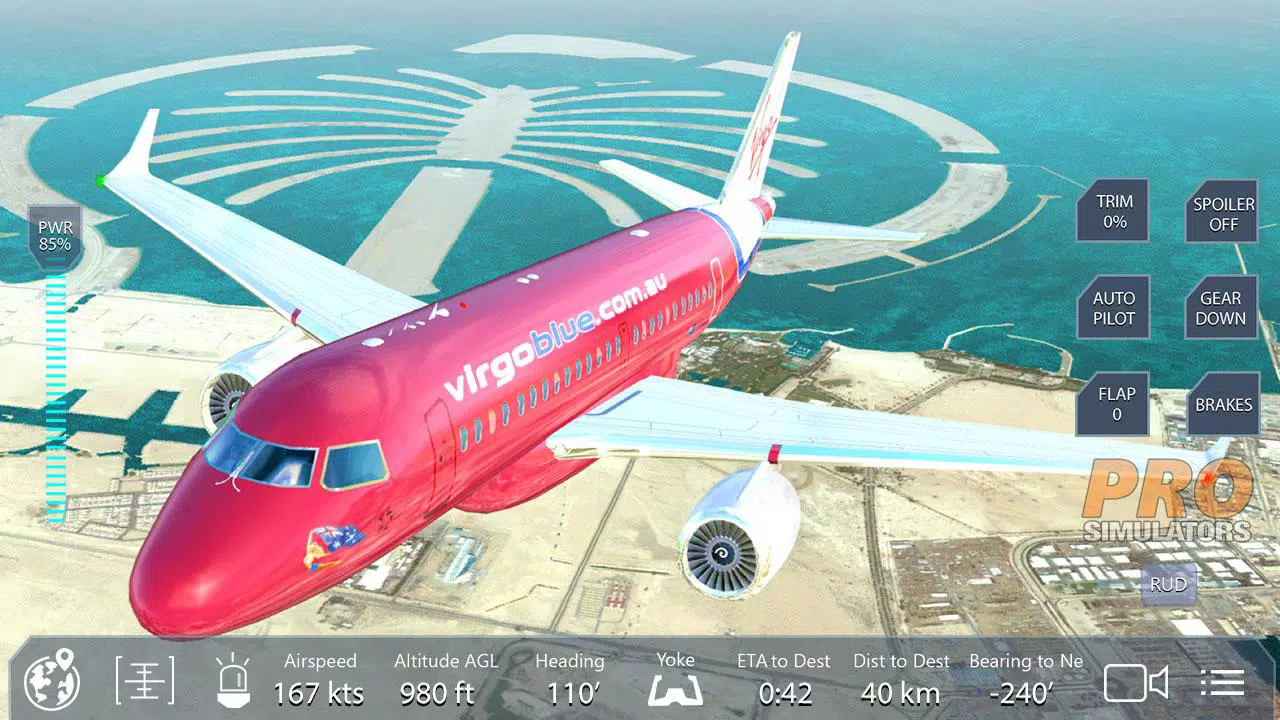
Task: Switch view with the camera icon
Action: point(1136,683)
